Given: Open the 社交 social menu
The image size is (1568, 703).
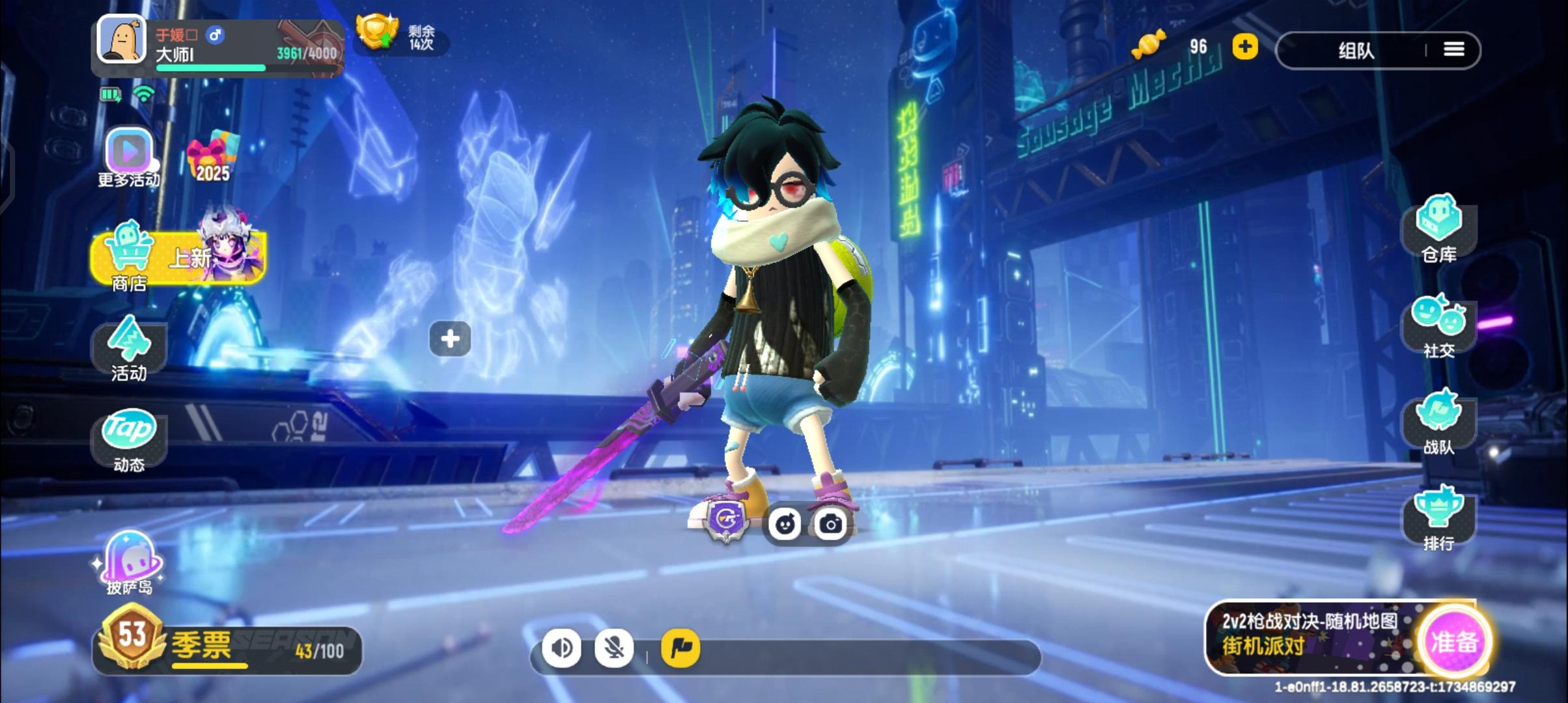Looking at the screenshot, I should 1438,326.
